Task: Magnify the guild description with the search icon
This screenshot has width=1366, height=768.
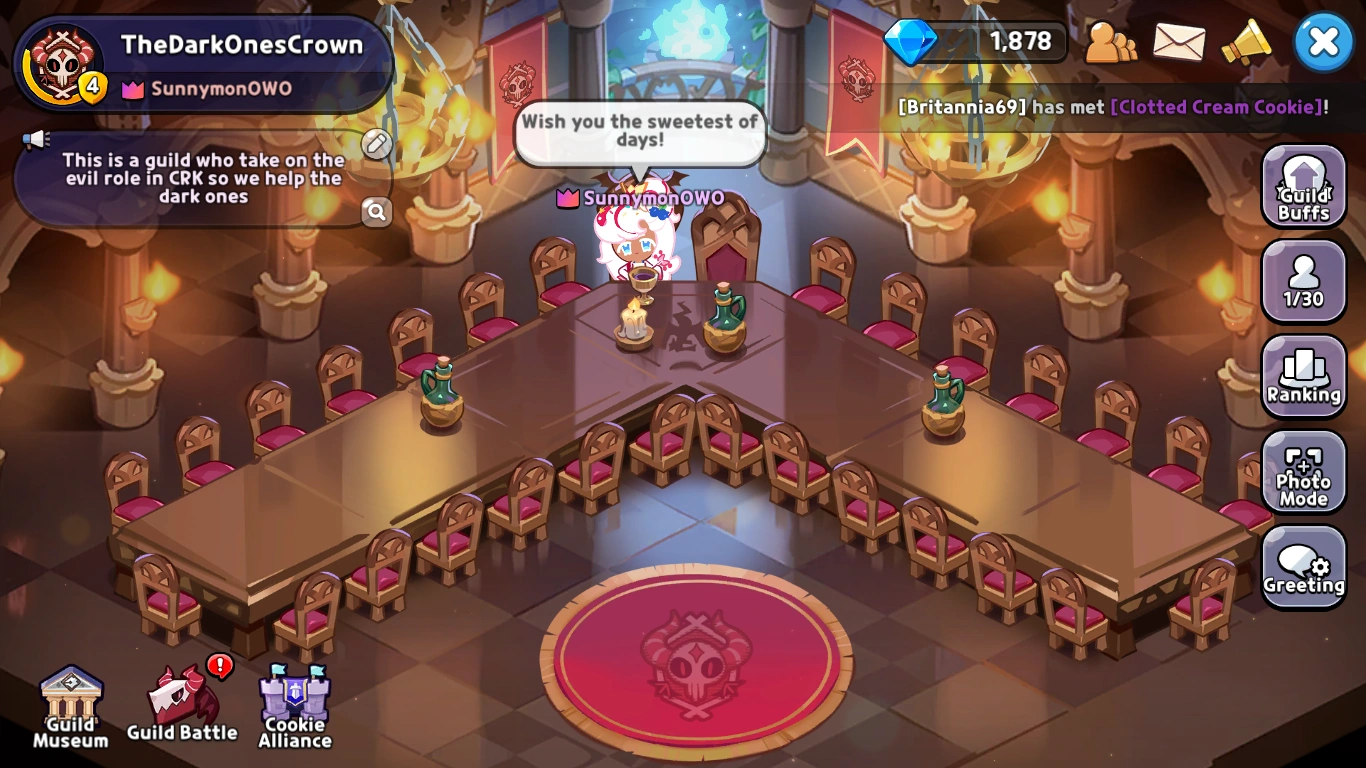Action: click(377, 213)
